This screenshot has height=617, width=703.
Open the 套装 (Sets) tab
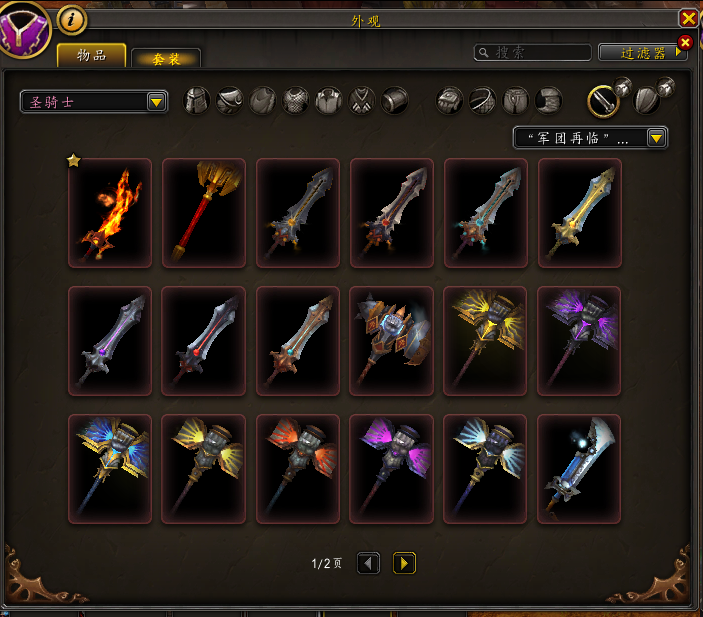pyautogui.click(x=166, y=59)
